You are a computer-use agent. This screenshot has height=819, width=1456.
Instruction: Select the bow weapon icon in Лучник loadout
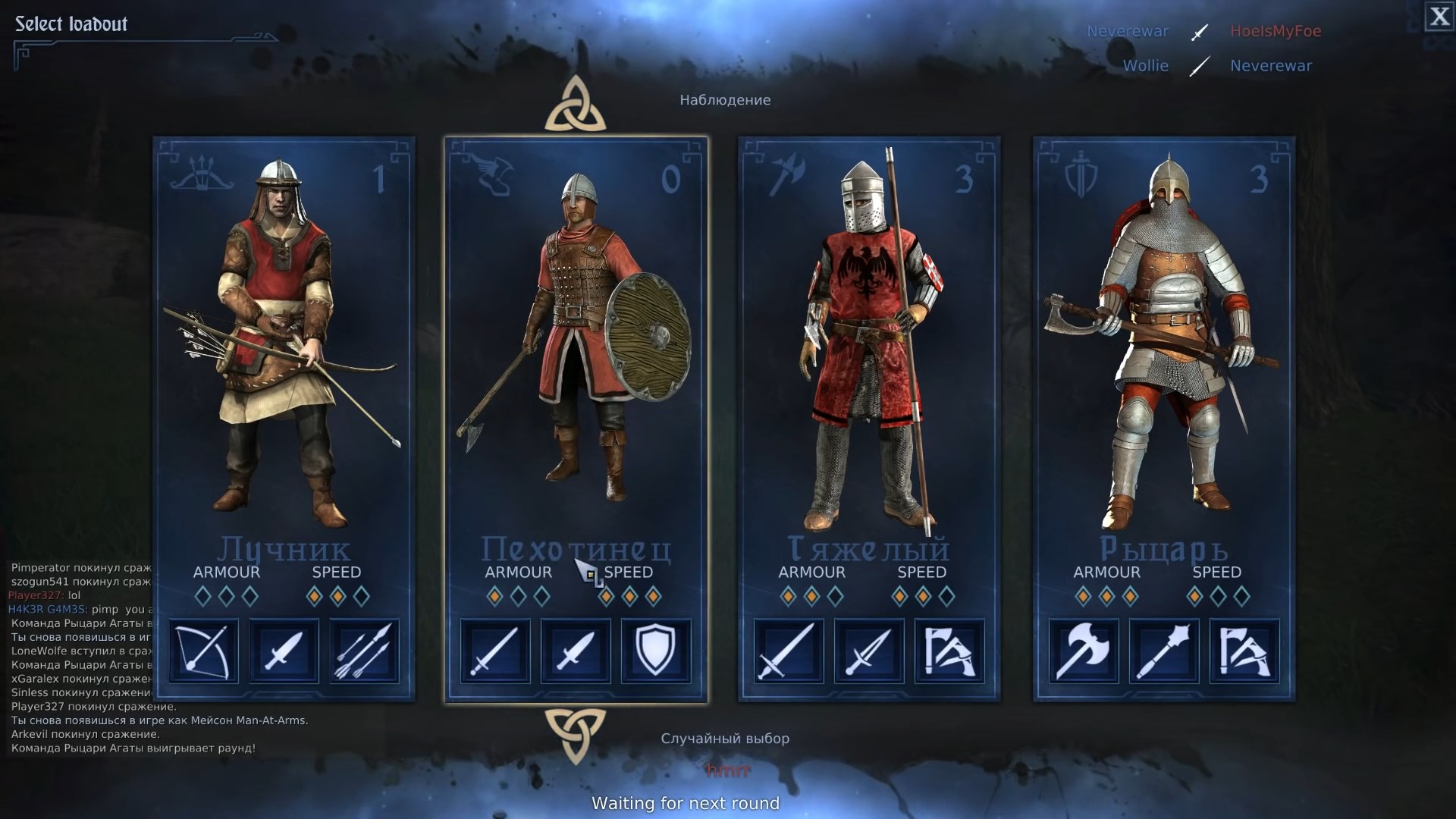(203, 651)
